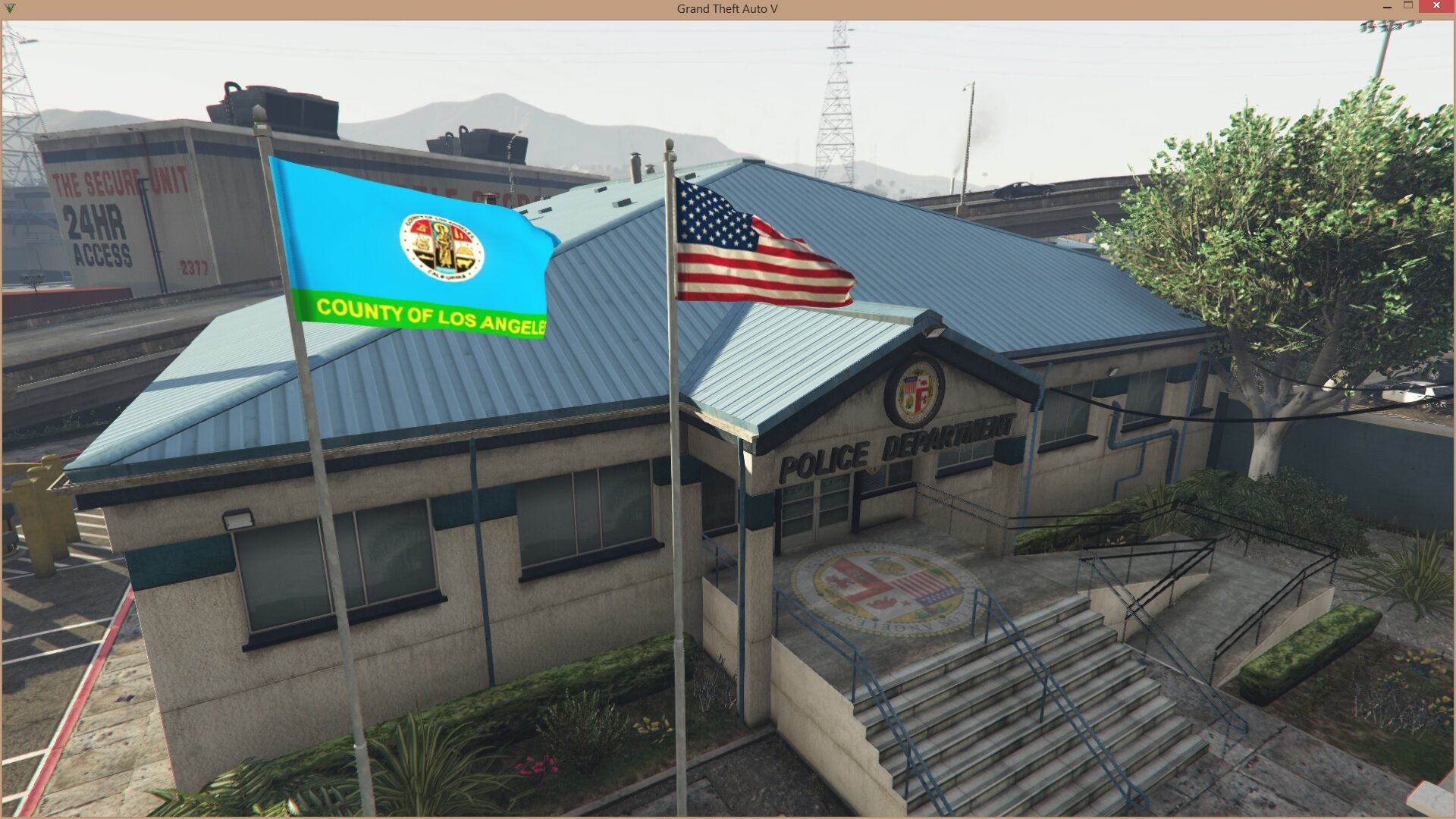Minimize the game window

[x=1387, y=7]
